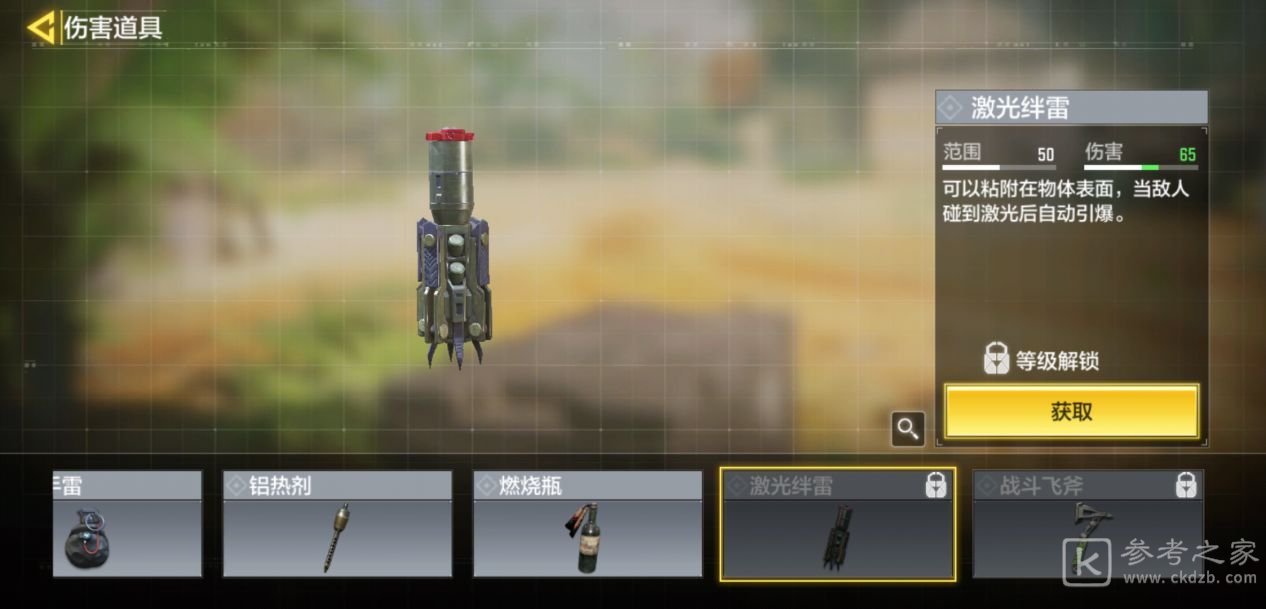Pick the locked 战斗飞斧 axe card
The image size is (1266, 609).
(1087, 525)
